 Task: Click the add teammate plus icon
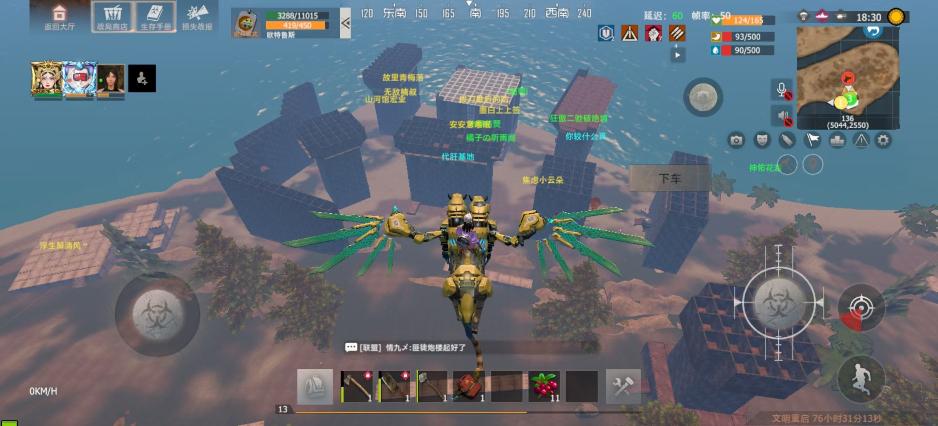coord(143,78)
